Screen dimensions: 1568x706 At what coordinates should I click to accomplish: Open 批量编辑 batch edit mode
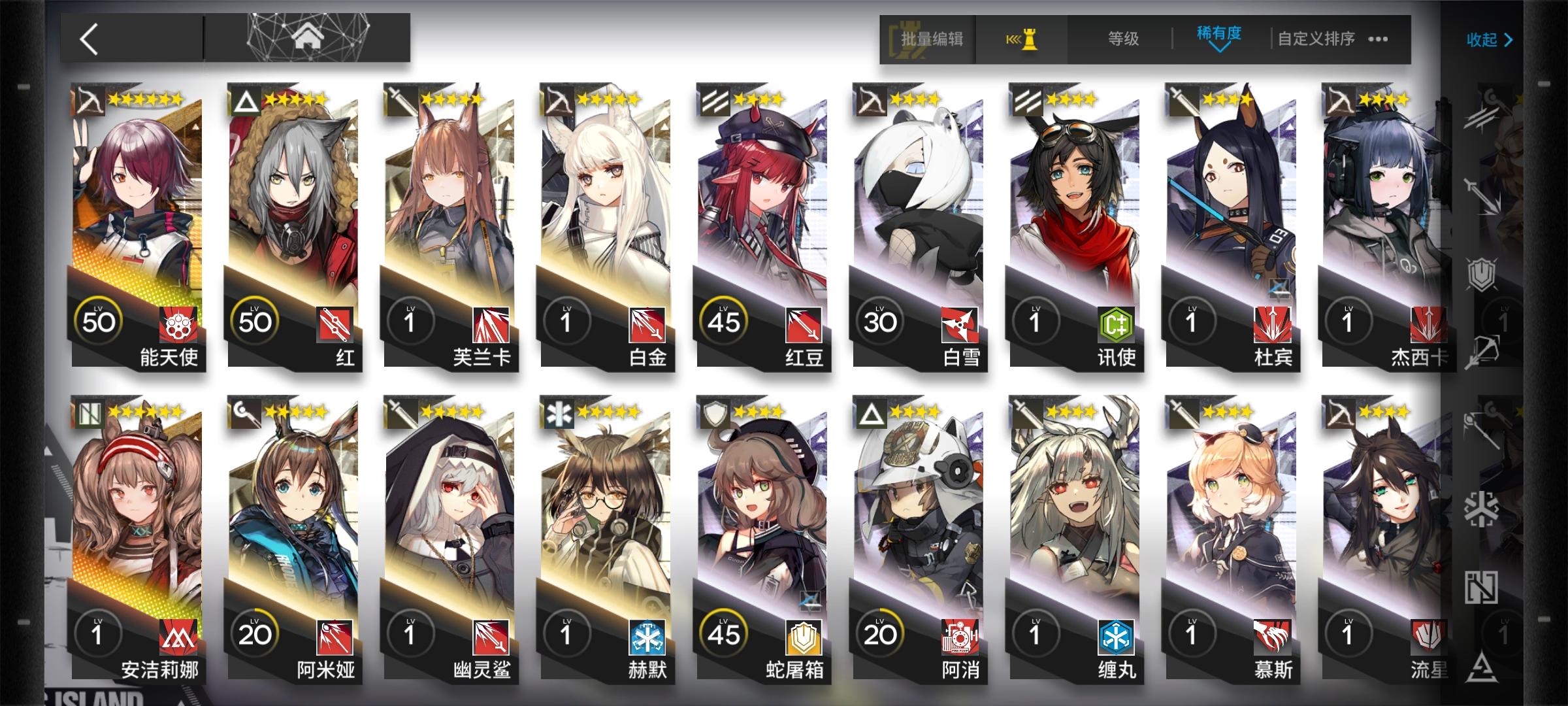pos(931,39)
